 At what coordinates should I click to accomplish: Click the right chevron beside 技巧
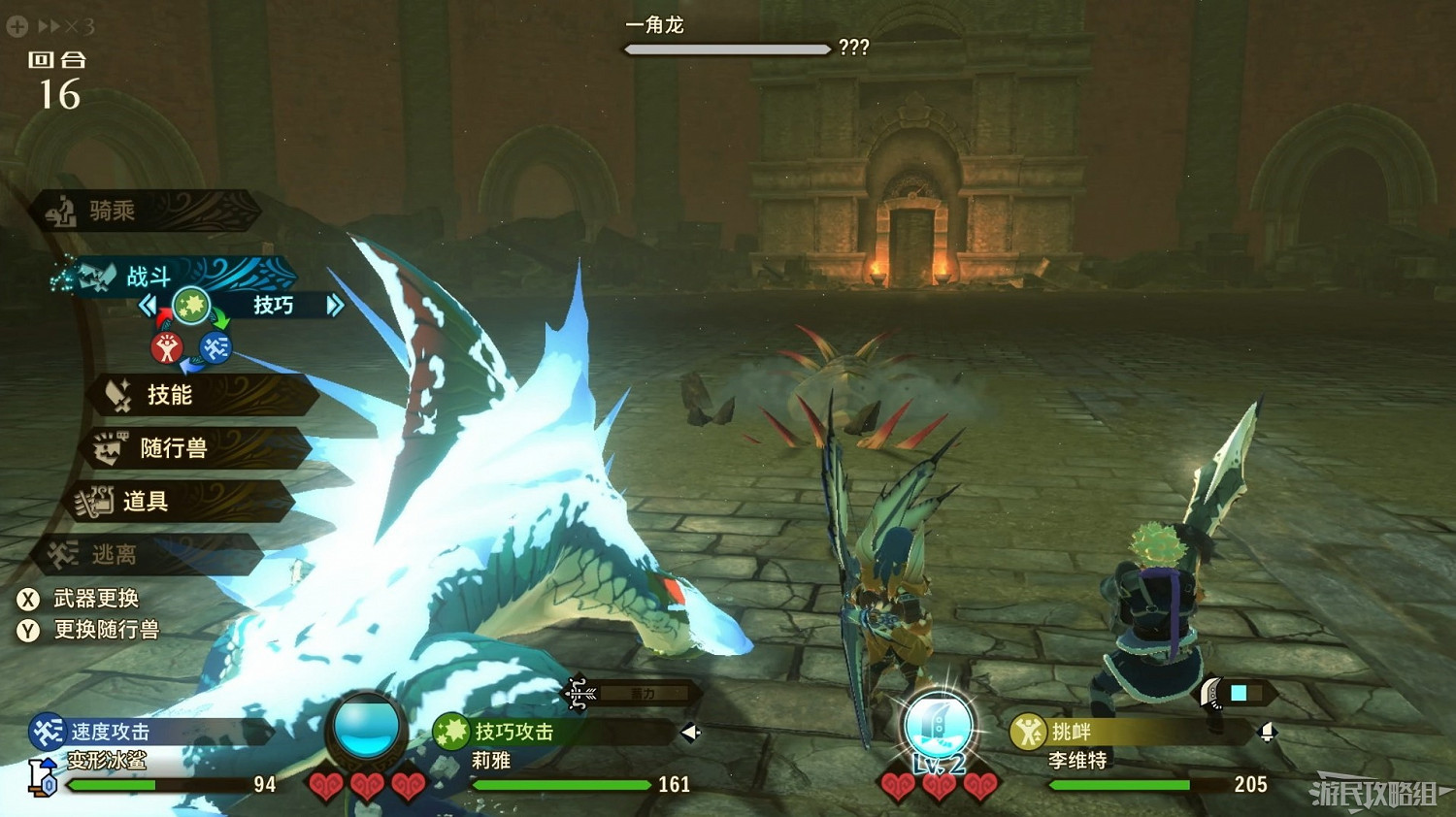click(x=335, y=305)
